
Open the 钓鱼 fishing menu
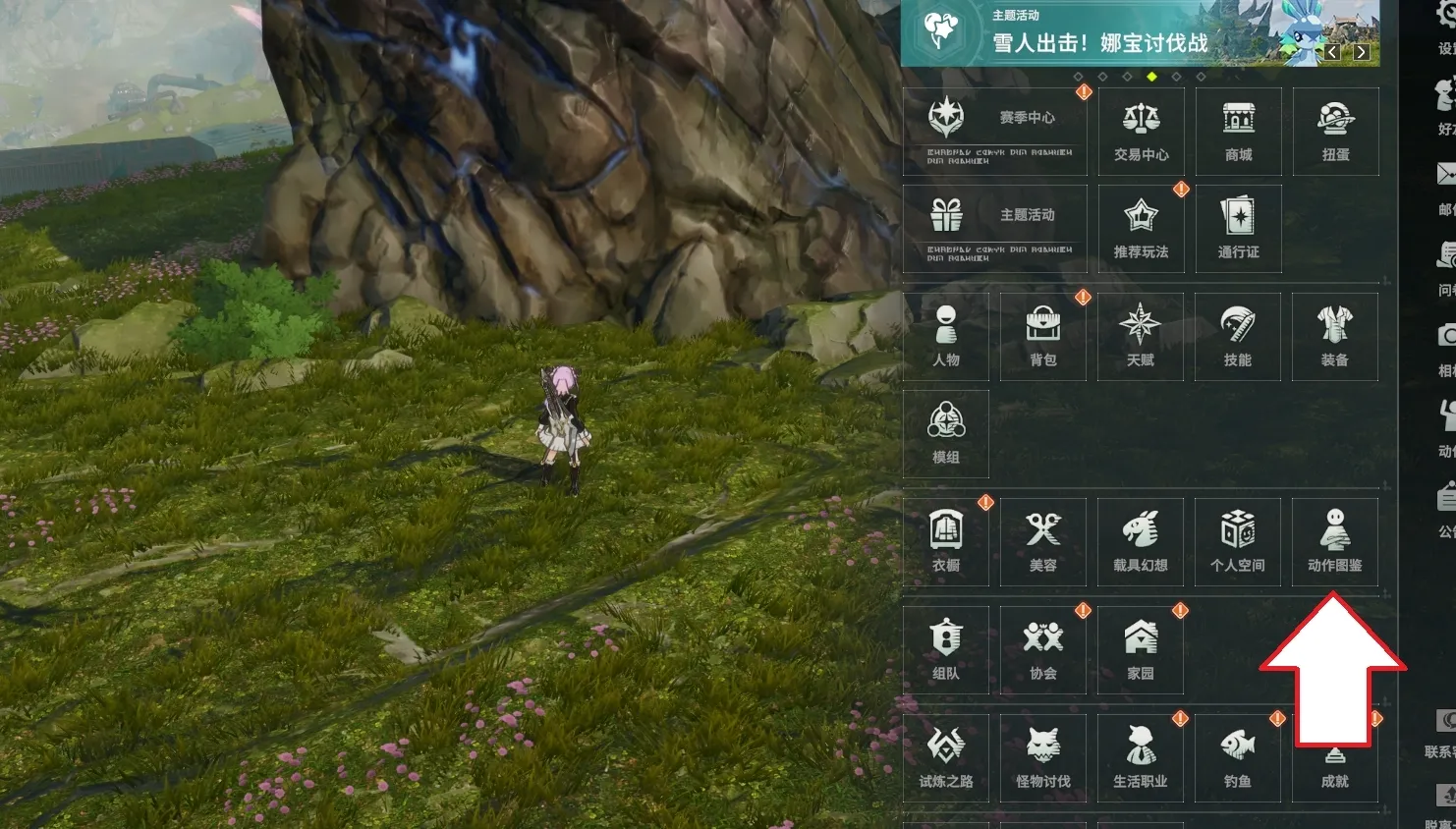pyautogui.click(x=1237, y=758)
